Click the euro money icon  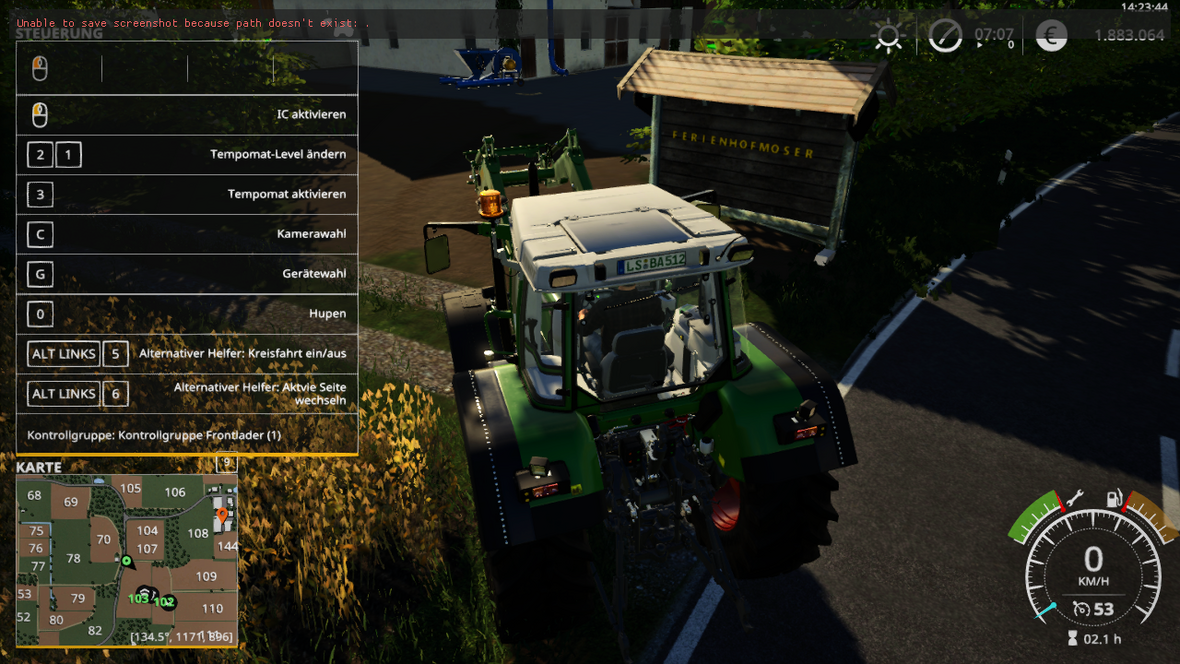point(1051,36)
